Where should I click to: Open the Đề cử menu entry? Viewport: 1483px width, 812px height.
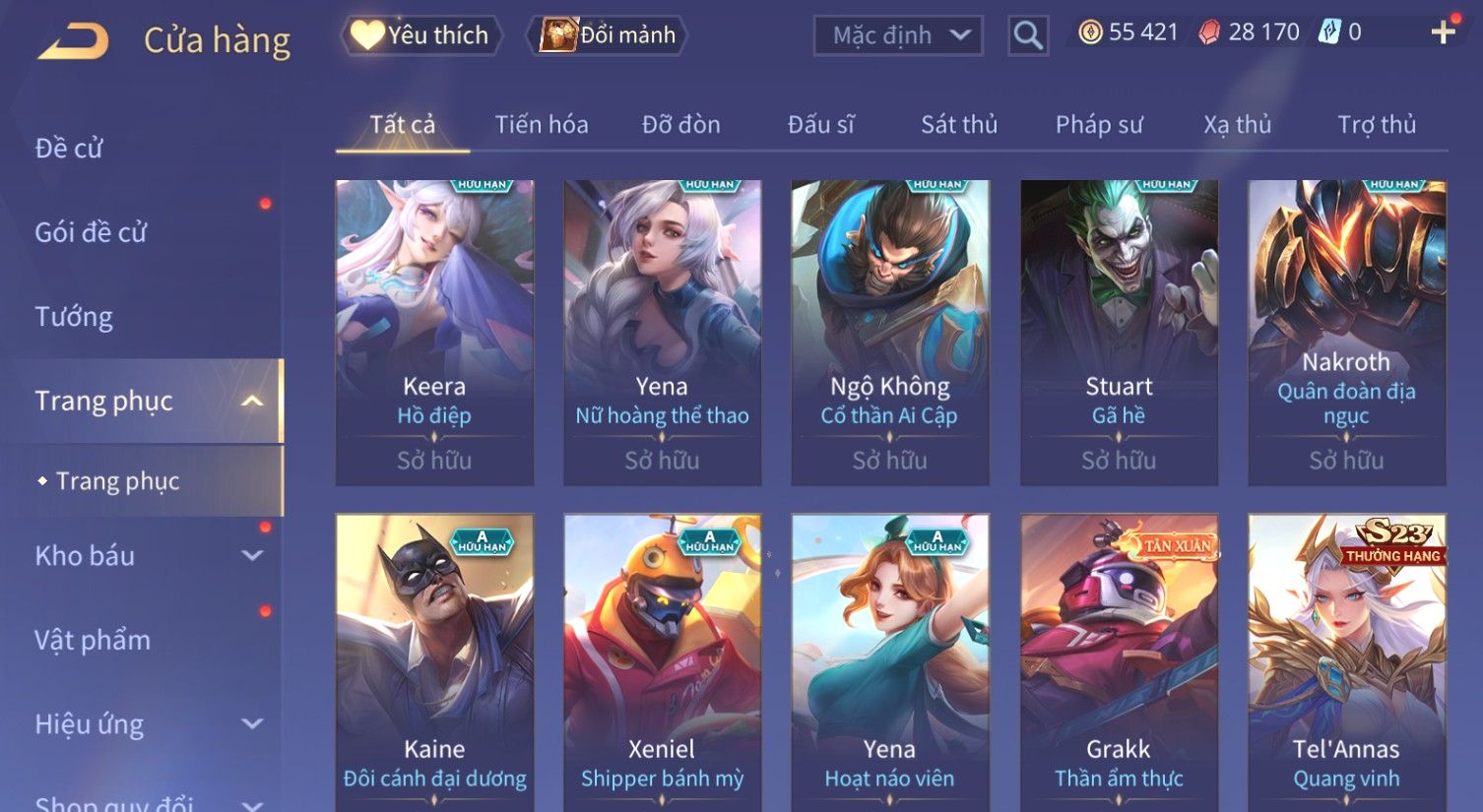pyautogui.click(x=69, y=149)
